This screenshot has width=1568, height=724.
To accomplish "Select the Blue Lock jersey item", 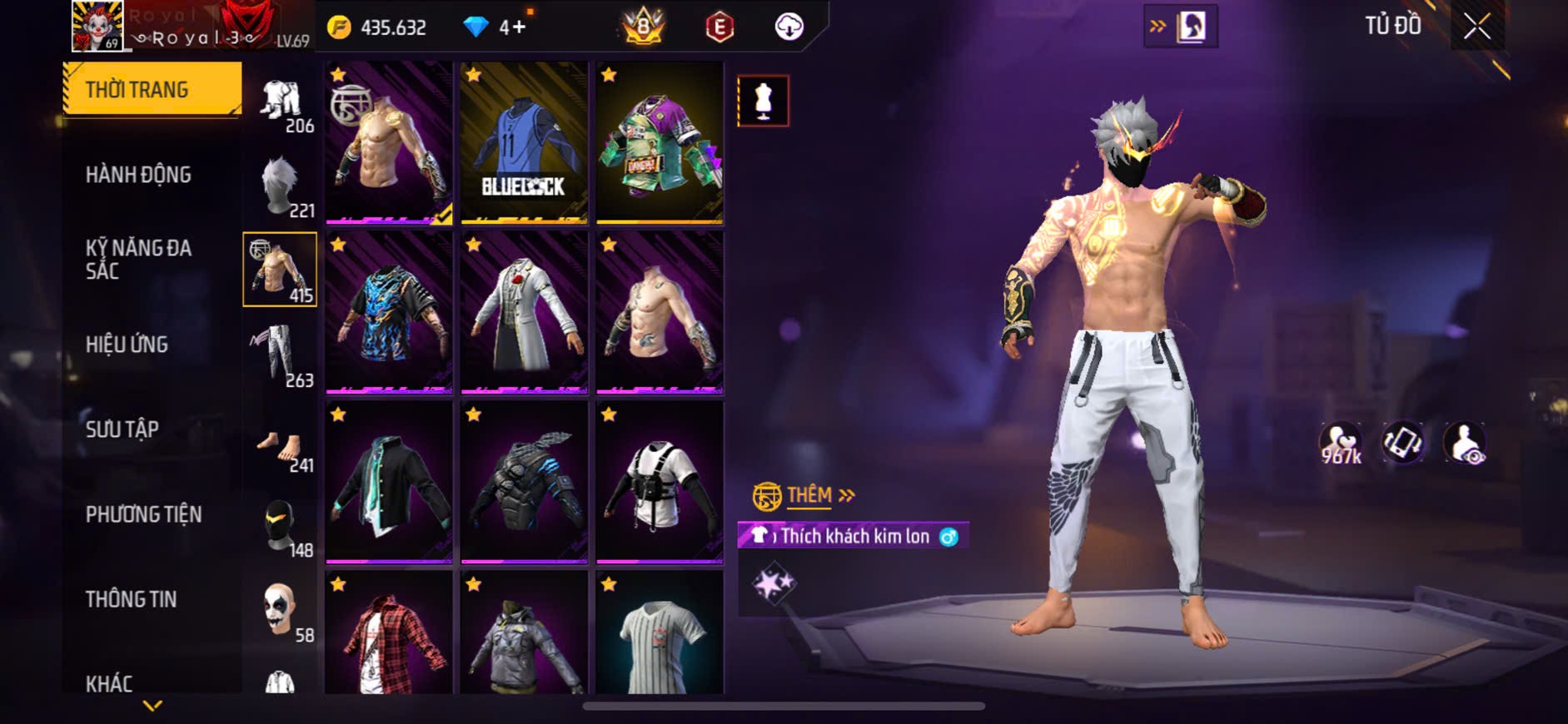I will (x=524, y=143).
